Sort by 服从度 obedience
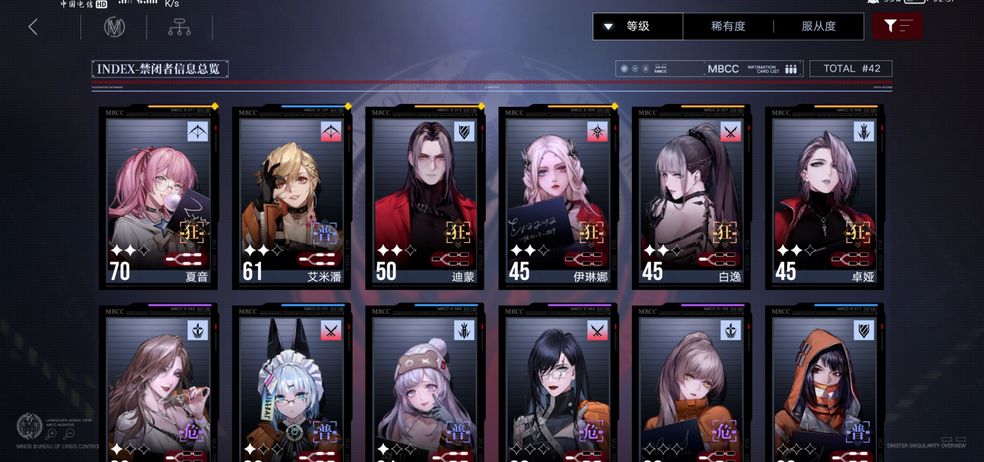Screen dimensions: 984x462 tap(818, 26)
